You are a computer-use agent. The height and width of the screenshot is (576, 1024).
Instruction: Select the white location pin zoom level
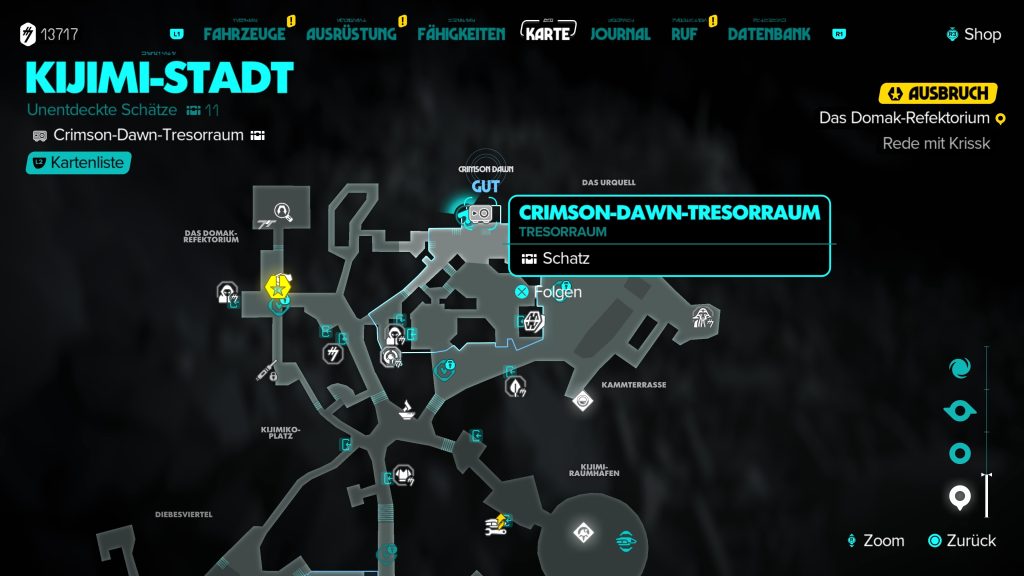[960, 497]
